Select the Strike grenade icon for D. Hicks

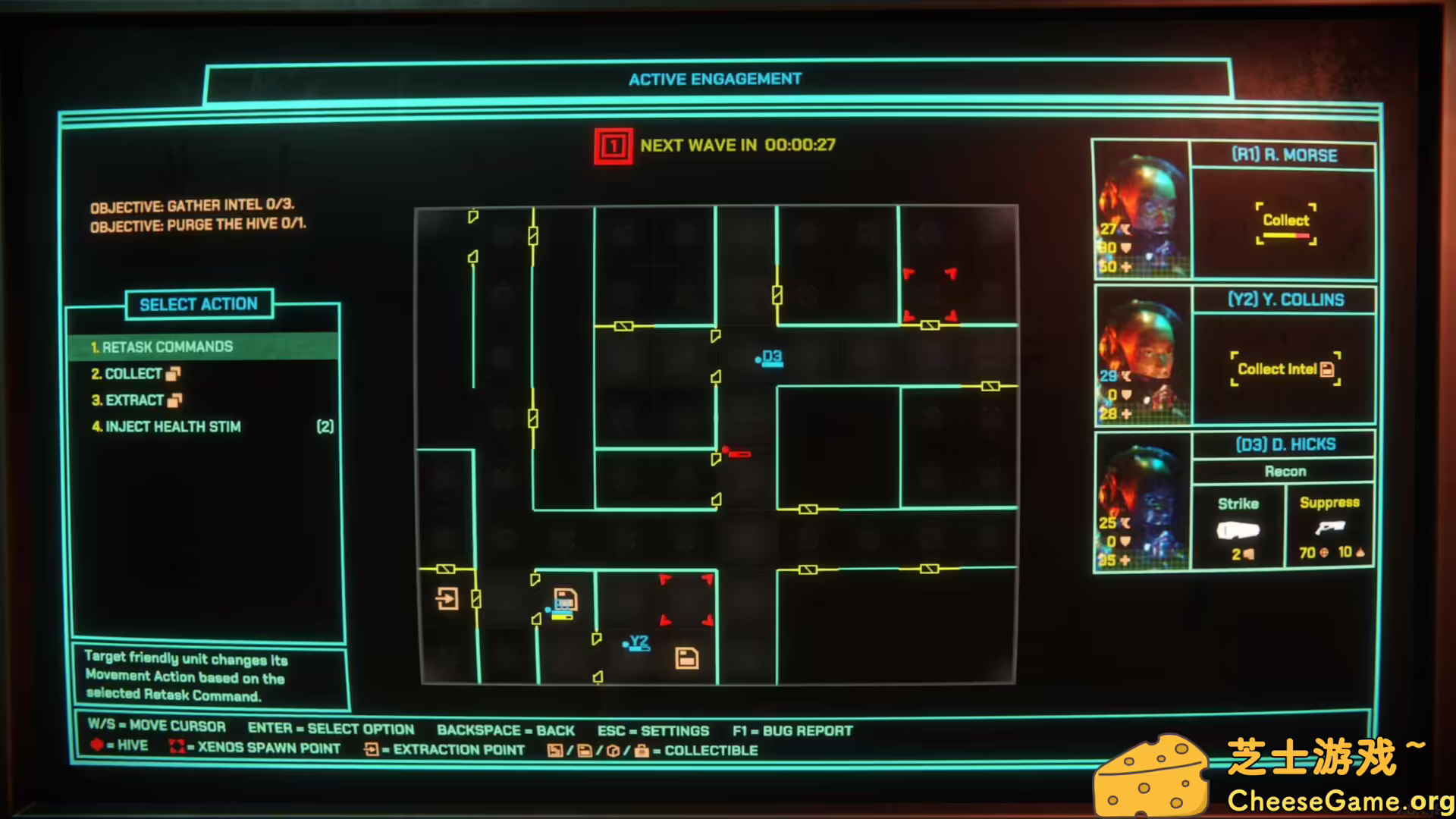pyautogui.click(x=1239, y=529)
